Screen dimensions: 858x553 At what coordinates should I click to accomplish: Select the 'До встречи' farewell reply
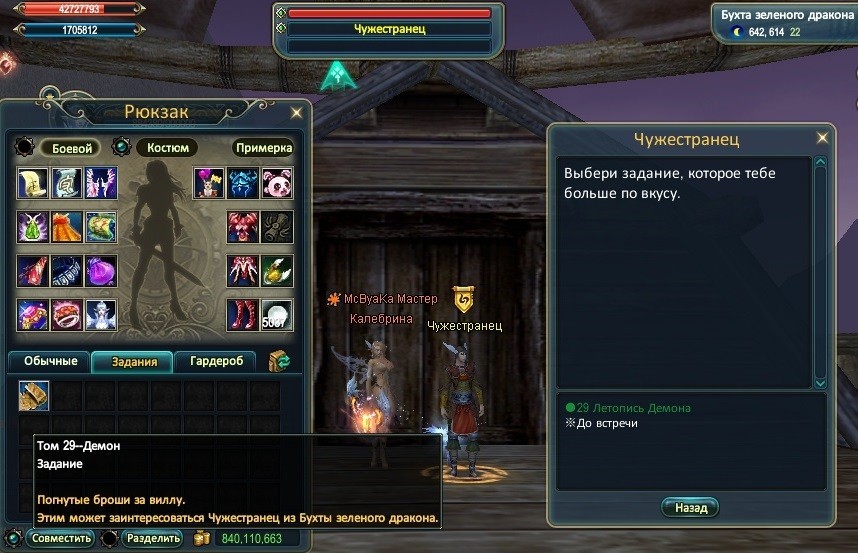606,423
